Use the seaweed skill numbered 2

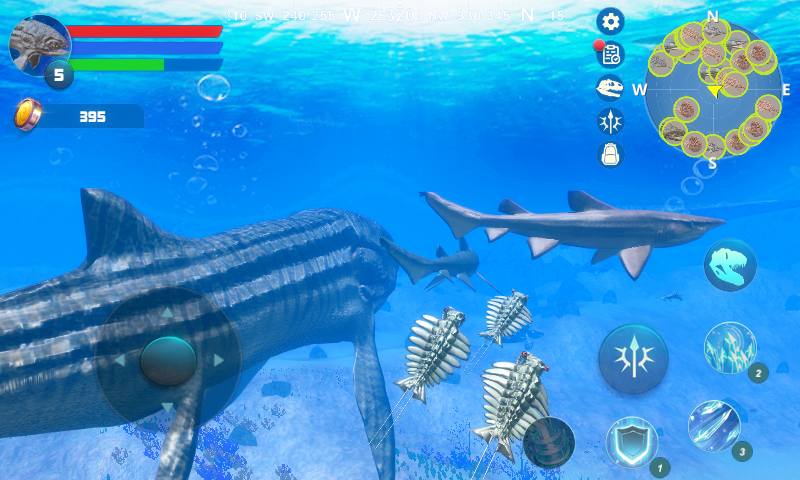(730, 348)
